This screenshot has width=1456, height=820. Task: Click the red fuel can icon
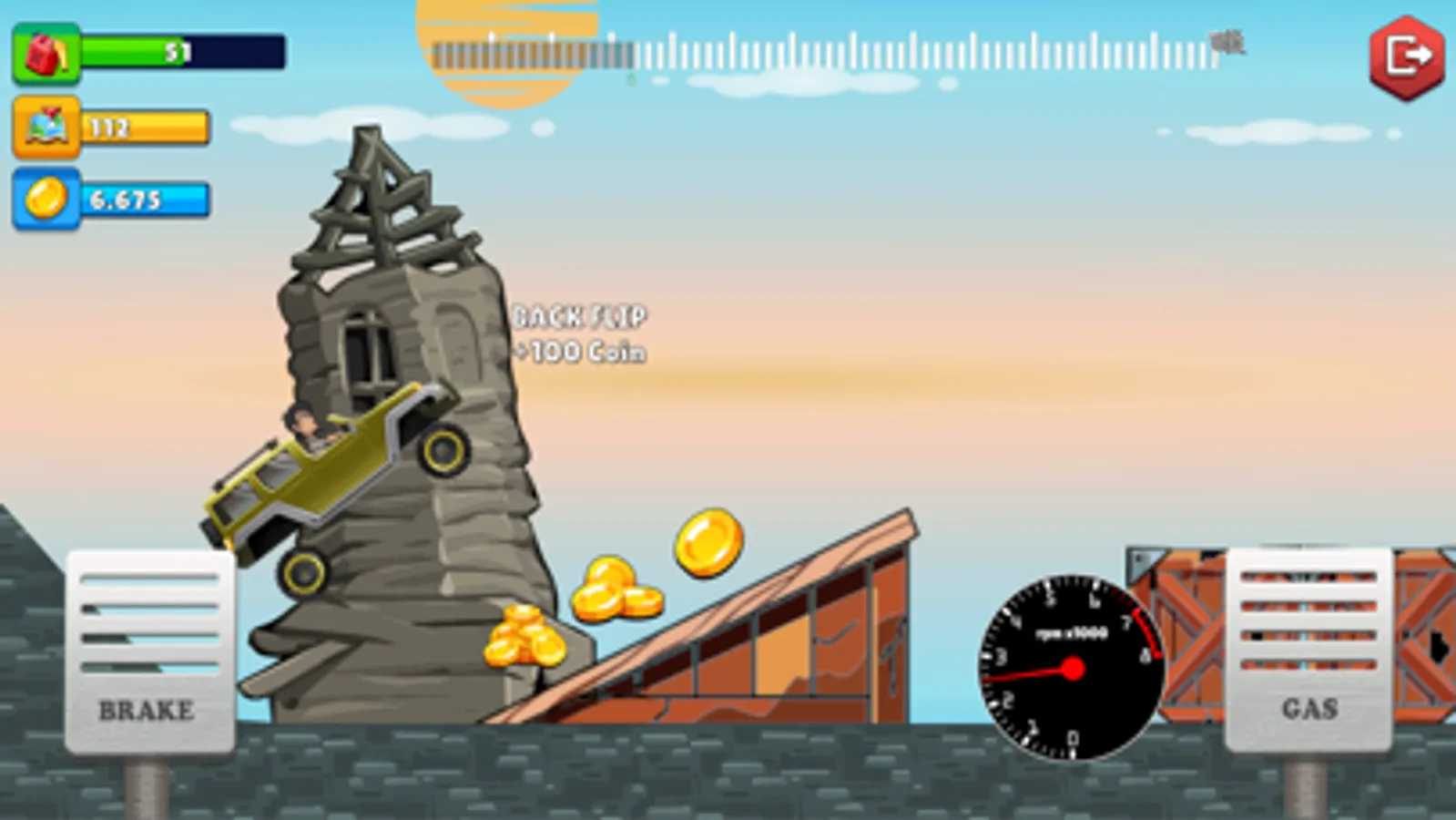click(46, 52)
